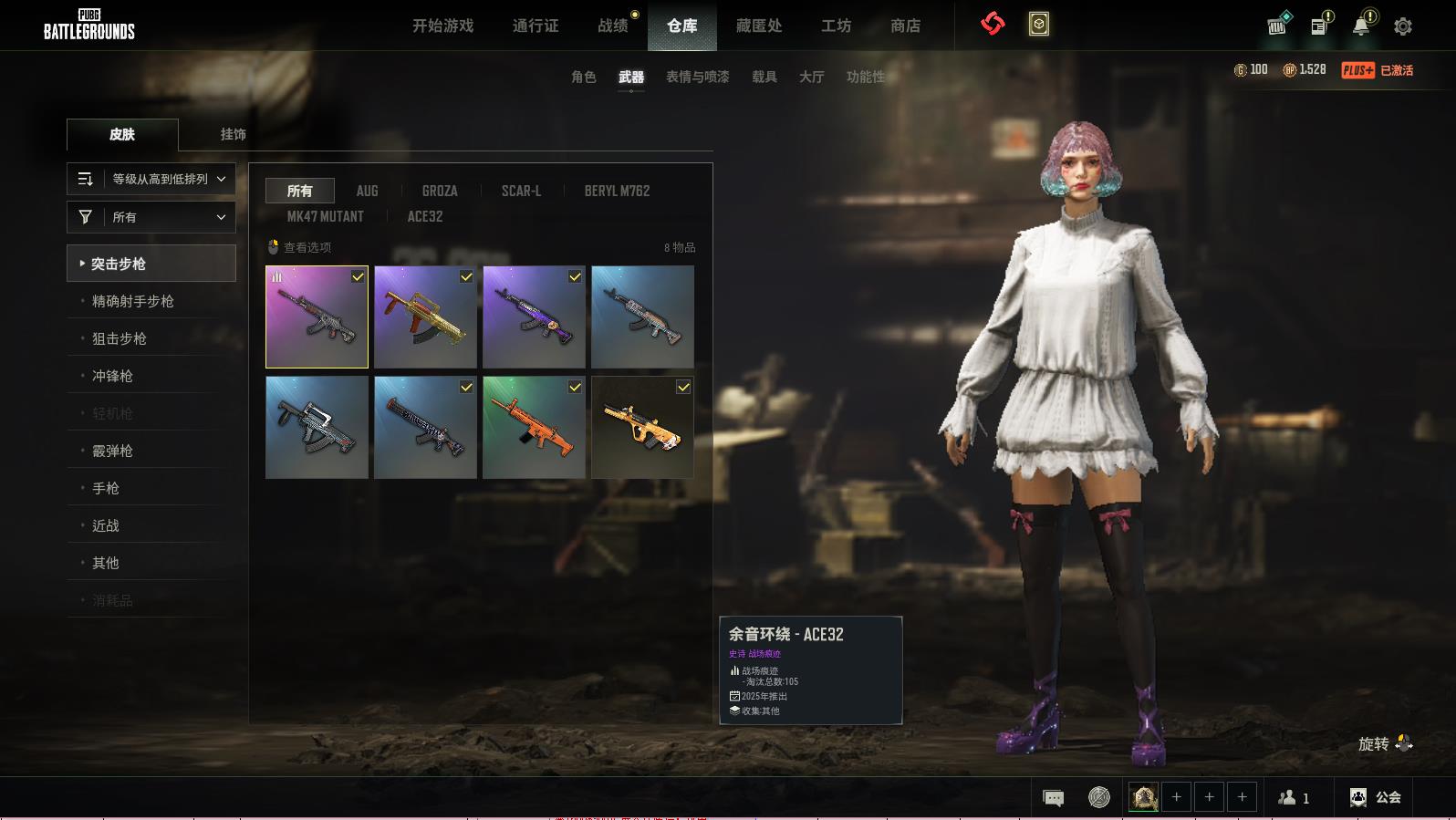Viewport: 1456px width, 820px height.
Task: Show only ACE32 skins
Action: pyautogui.click(x=424, y=216)
